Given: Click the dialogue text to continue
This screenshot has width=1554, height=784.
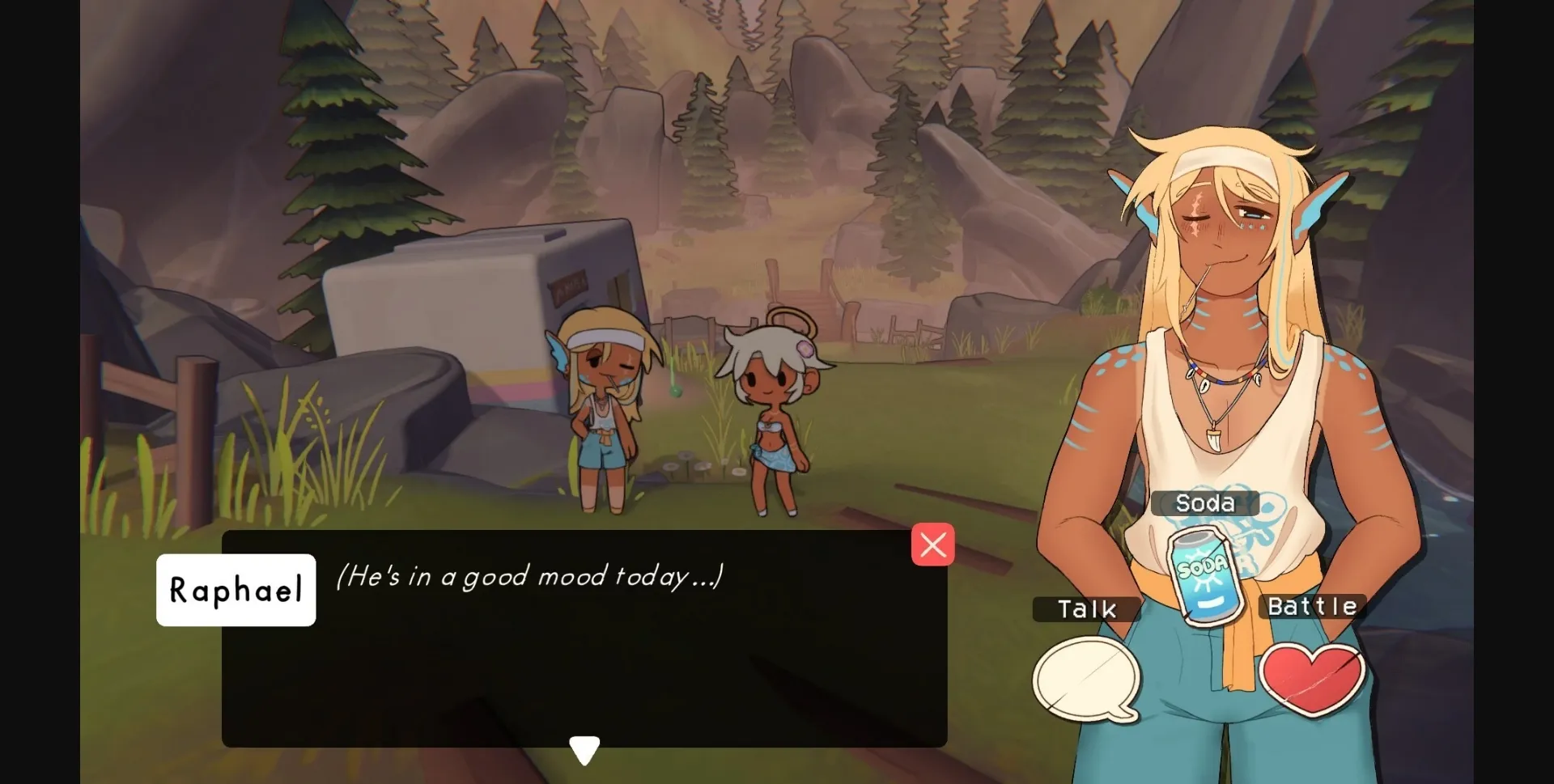Looking at the screenshot, I should pyautogui.click(x=529, y=578).
